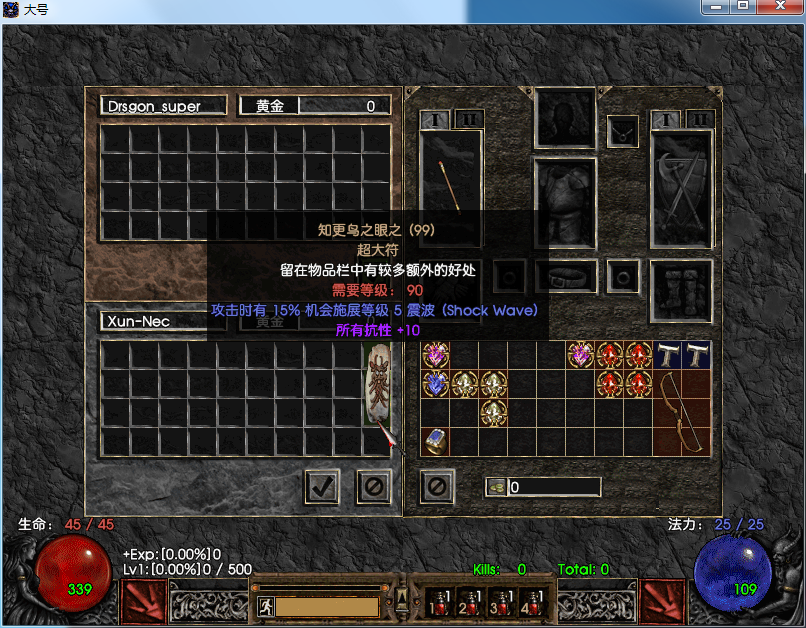Use the belt potion in slot 4
This screenshot has width=806, height=628.
pos(530,601)
